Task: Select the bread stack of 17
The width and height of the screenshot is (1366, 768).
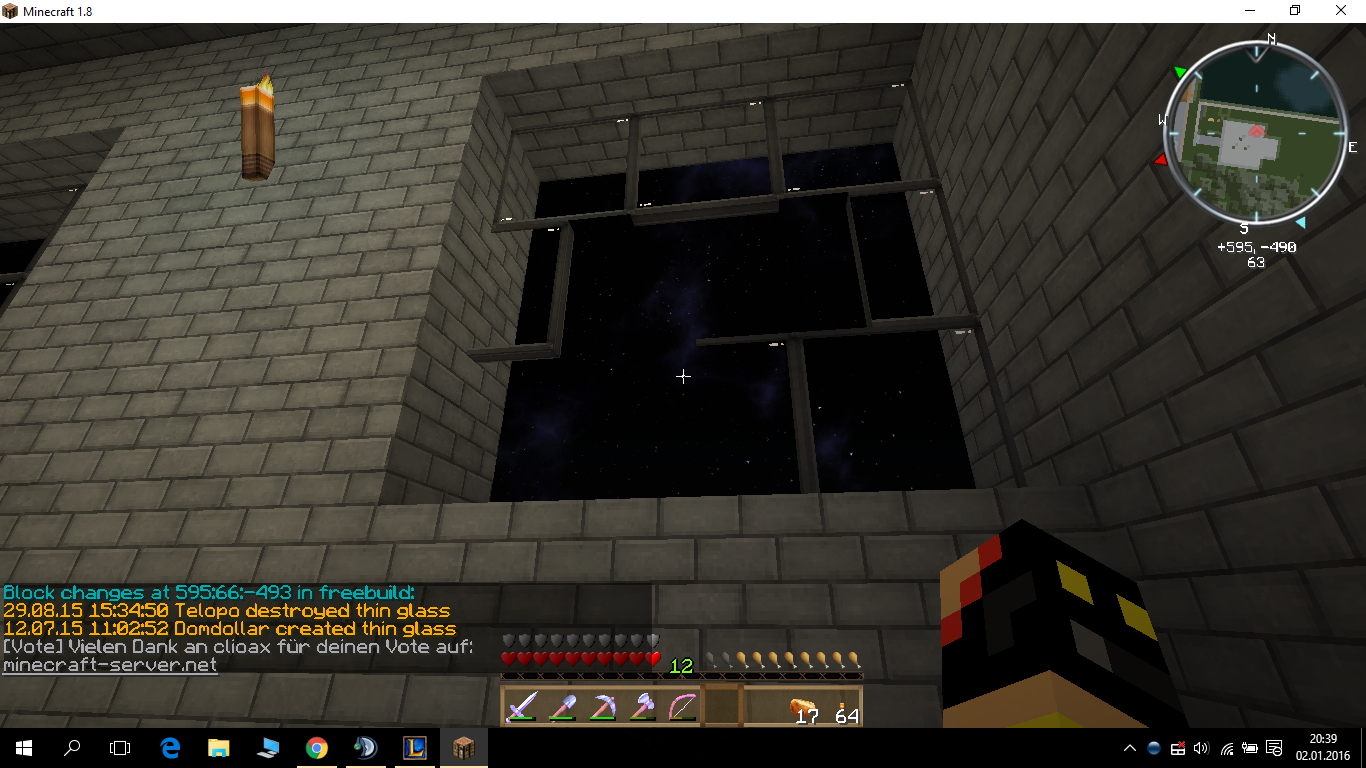Action: point(803,707)
